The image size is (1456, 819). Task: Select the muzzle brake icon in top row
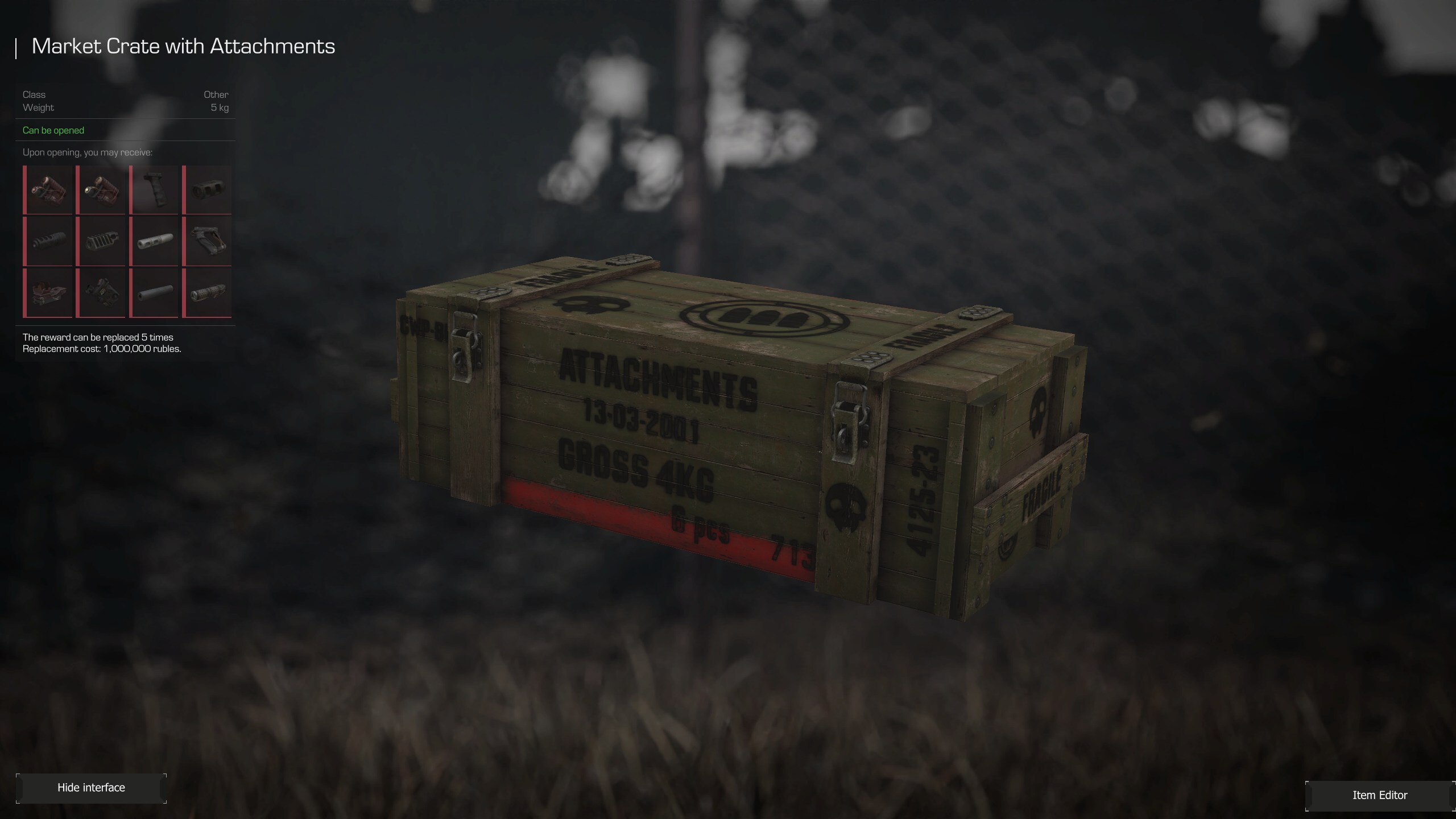click(x=208, y=189)
